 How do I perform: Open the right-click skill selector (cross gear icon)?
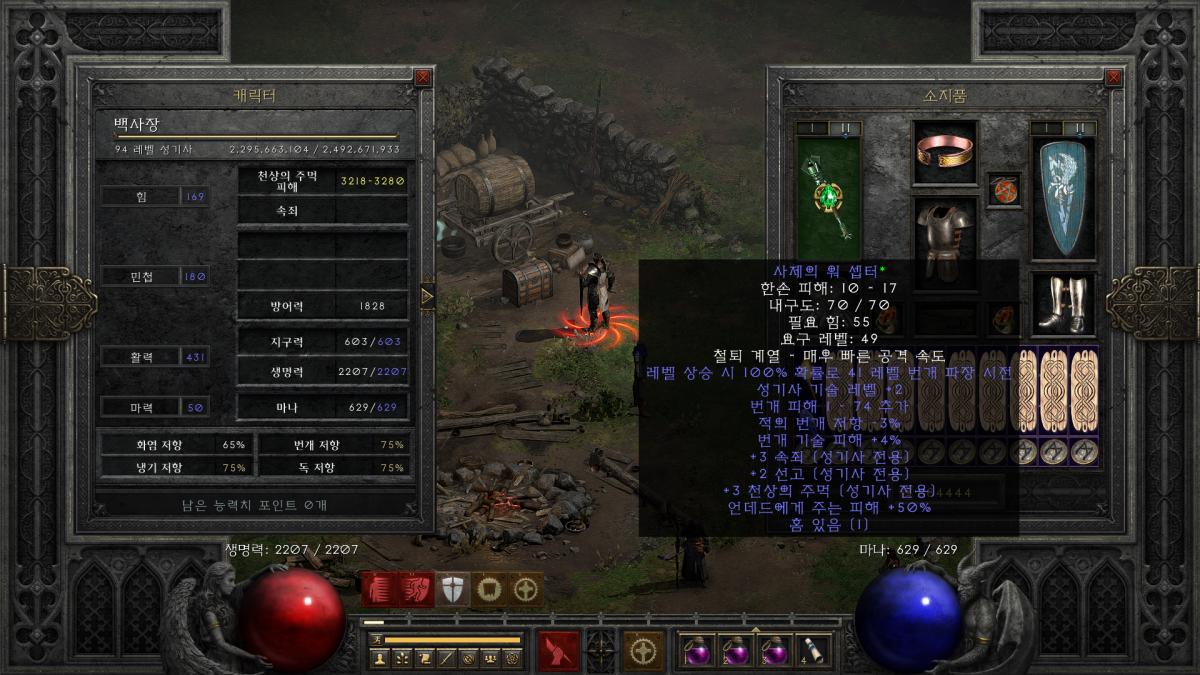[643, 650]
